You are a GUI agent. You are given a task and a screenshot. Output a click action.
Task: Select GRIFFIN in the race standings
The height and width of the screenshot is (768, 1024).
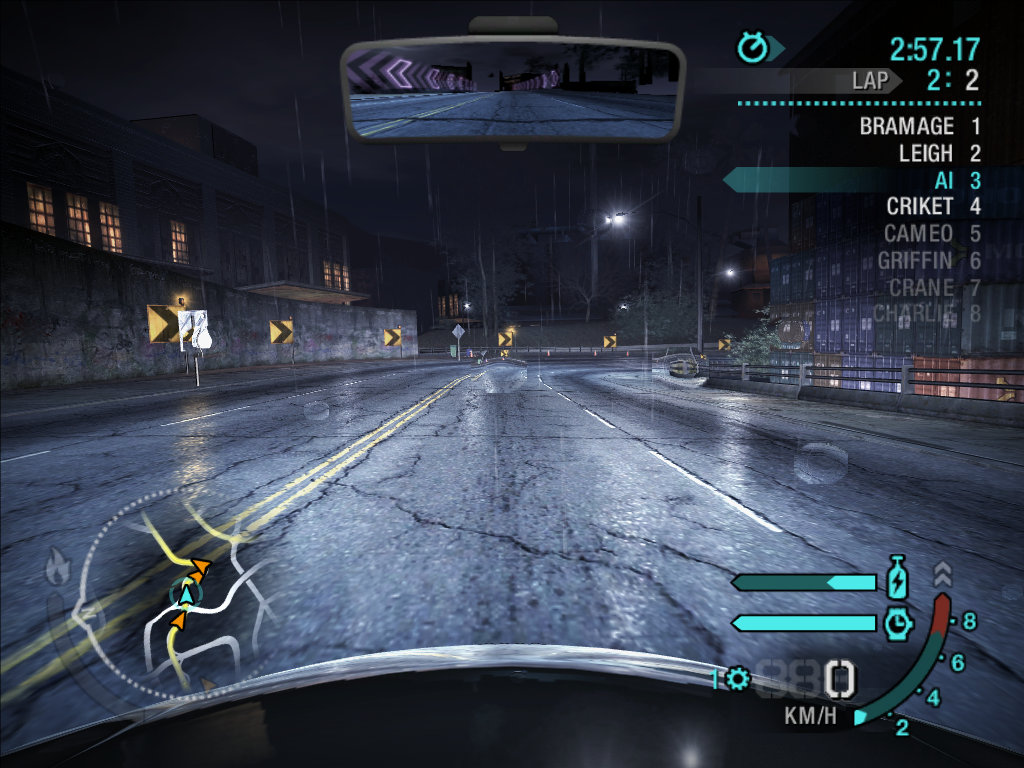pos(914,261)
